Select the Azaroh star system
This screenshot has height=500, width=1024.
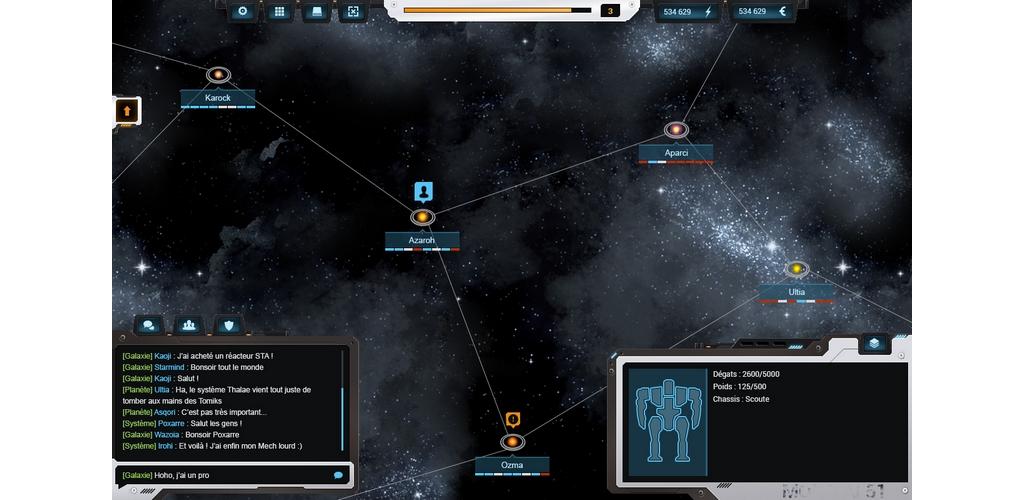click(x=422, y=218)
